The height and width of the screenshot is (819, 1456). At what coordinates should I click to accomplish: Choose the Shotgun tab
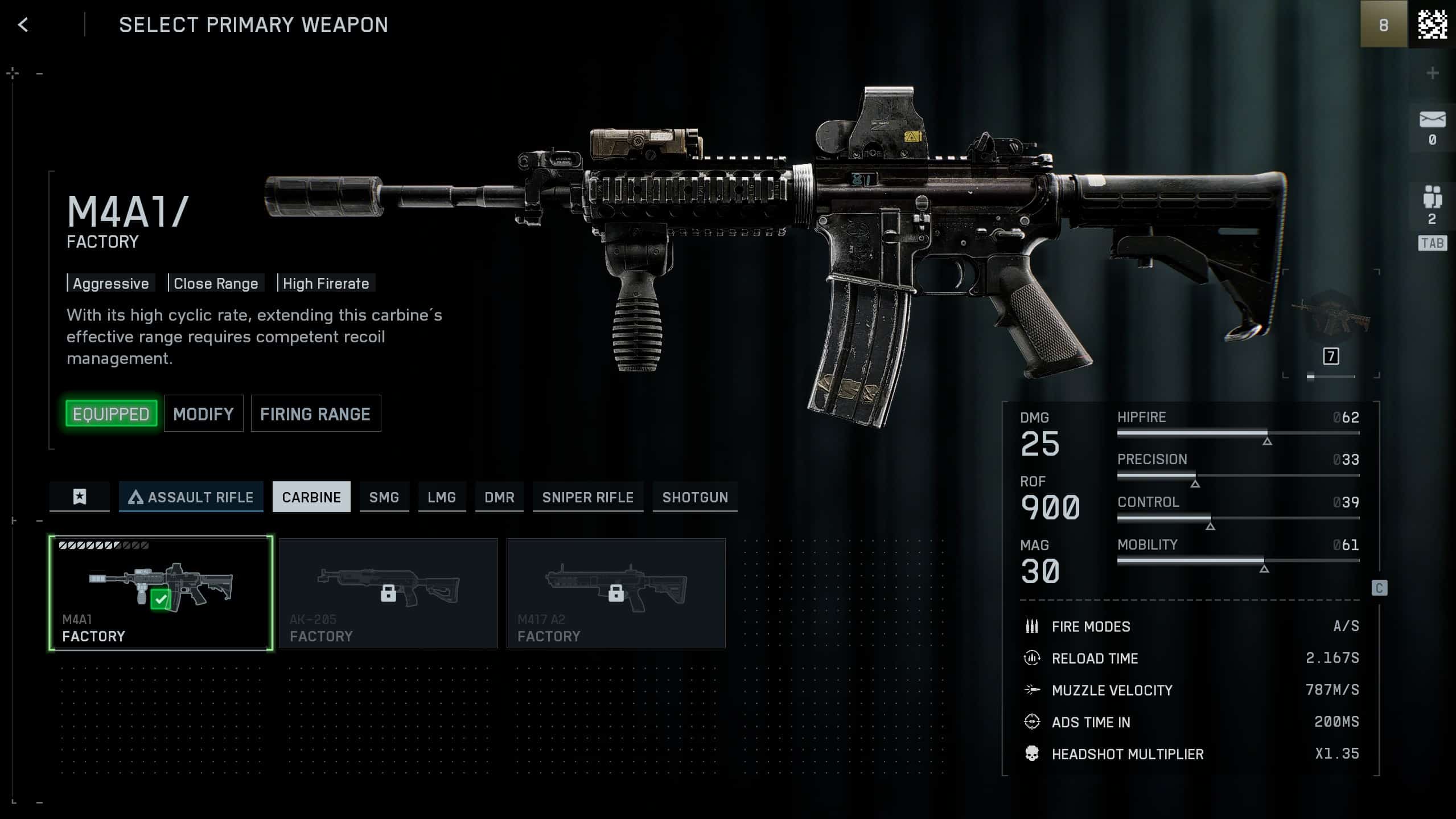click(x=695, y=497)
